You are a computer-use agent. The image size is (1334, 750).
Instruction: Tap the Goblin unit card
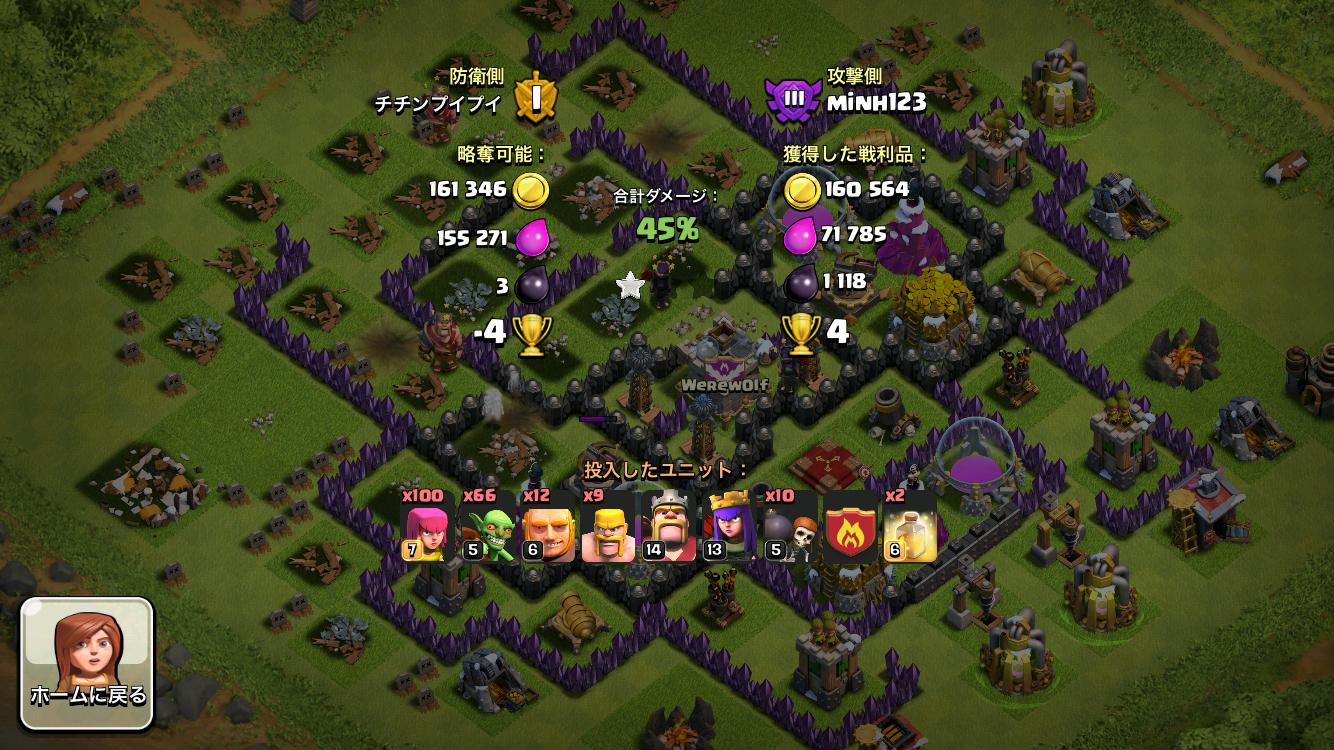pyautogui.click(x=487, y=526)
